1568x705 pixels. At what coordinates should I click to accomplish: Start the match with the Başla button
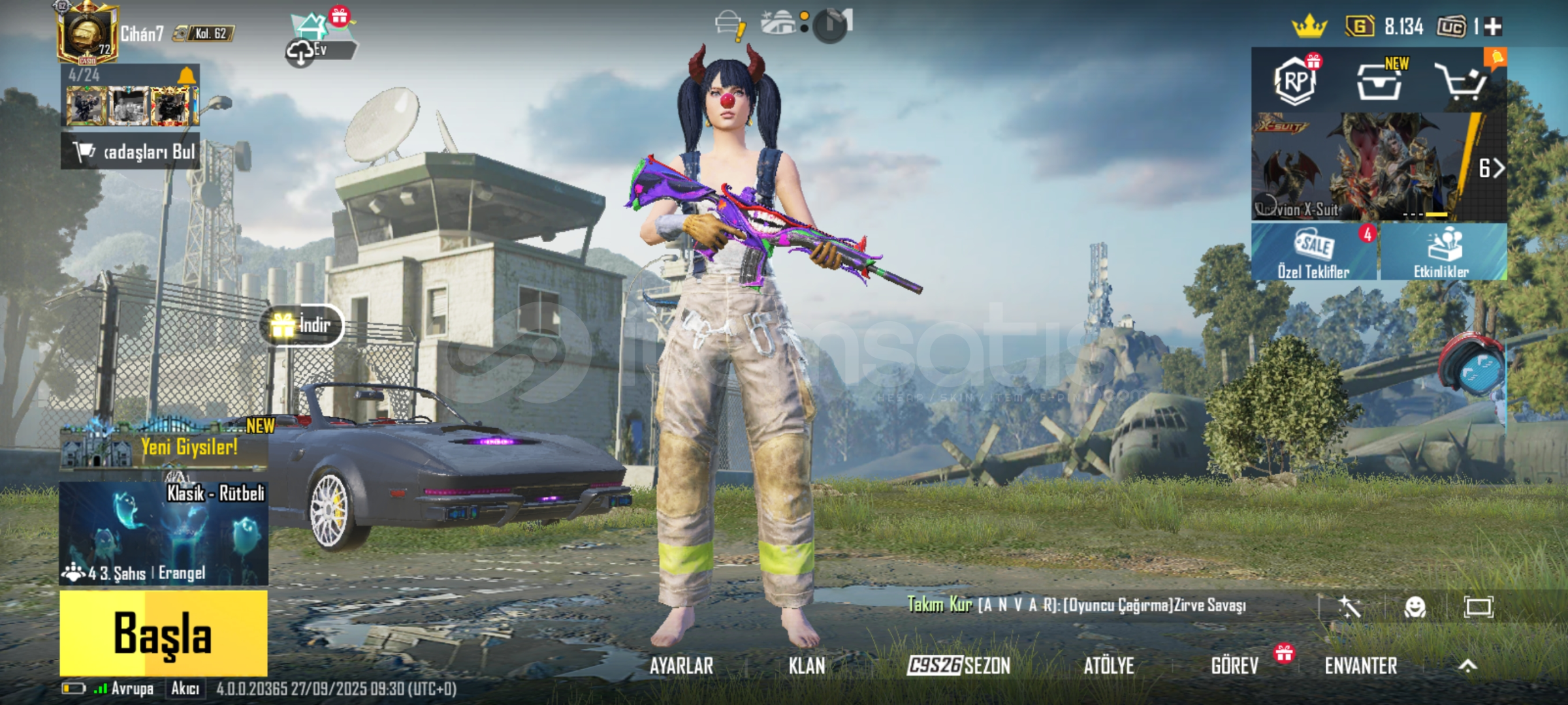pos(163,633)
